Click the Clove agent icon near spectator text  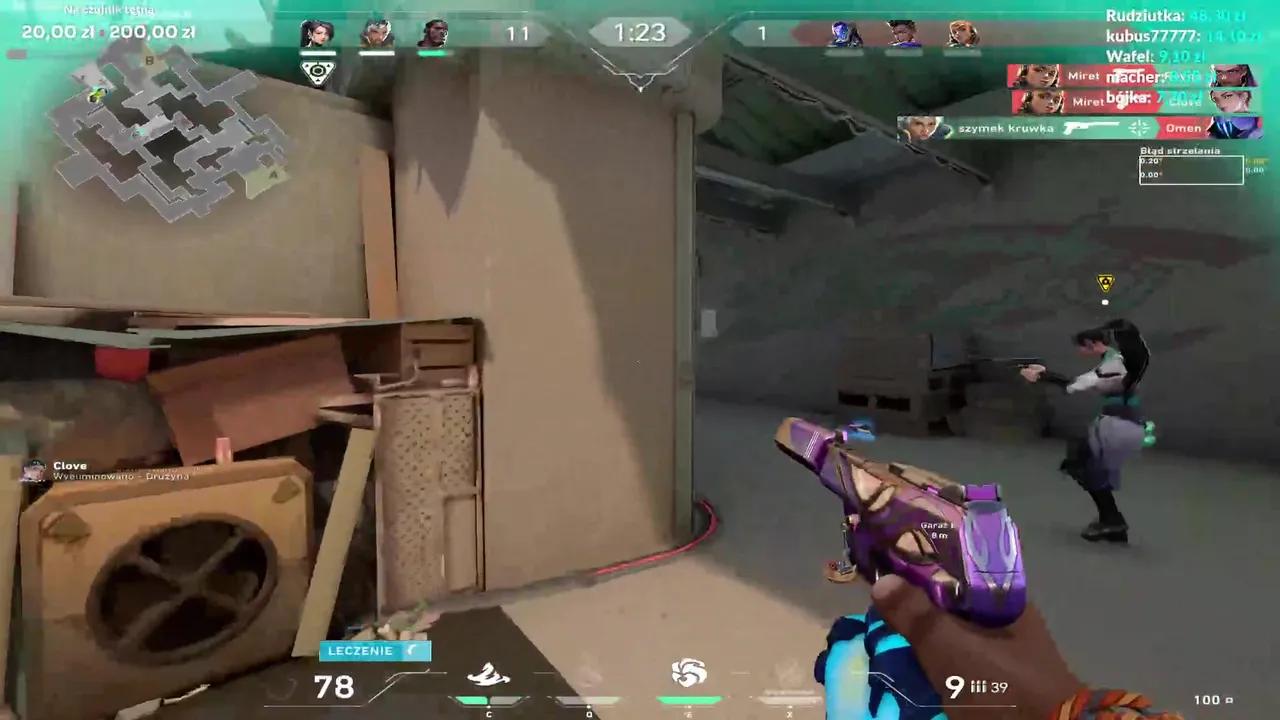[x=33, y=470]
